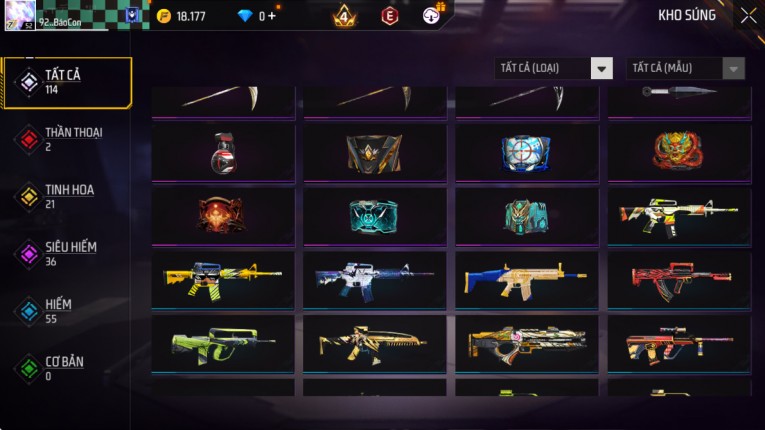Open the Tất Cả (Mẫu) dropdown
This screenshot has width=765, height=430.
(685, 68)
